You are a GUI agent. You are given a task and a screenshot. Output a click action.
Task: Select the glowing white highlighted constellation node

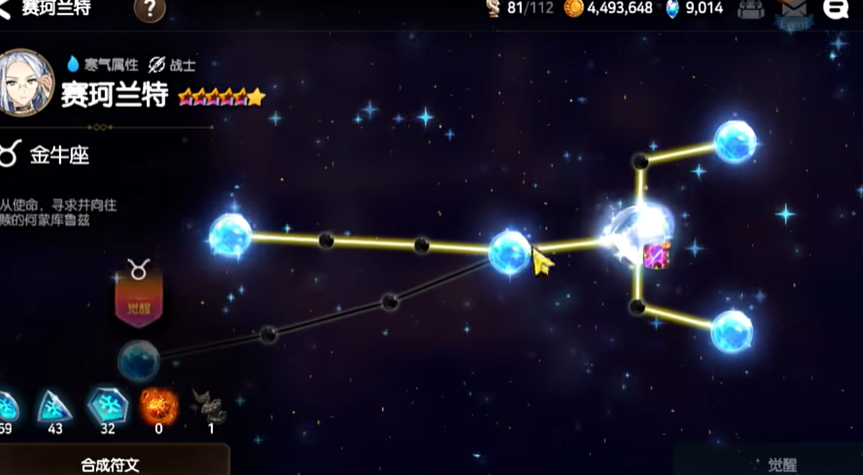point(638,234)
